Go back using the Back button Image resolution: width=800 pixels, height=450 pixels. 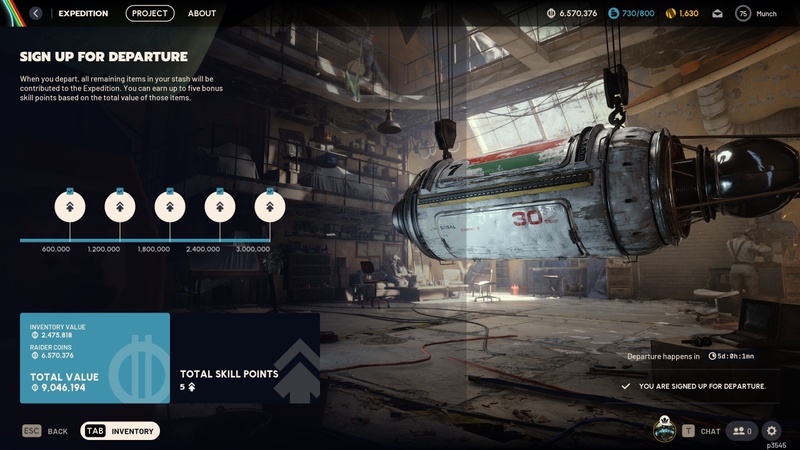point(46,431)
